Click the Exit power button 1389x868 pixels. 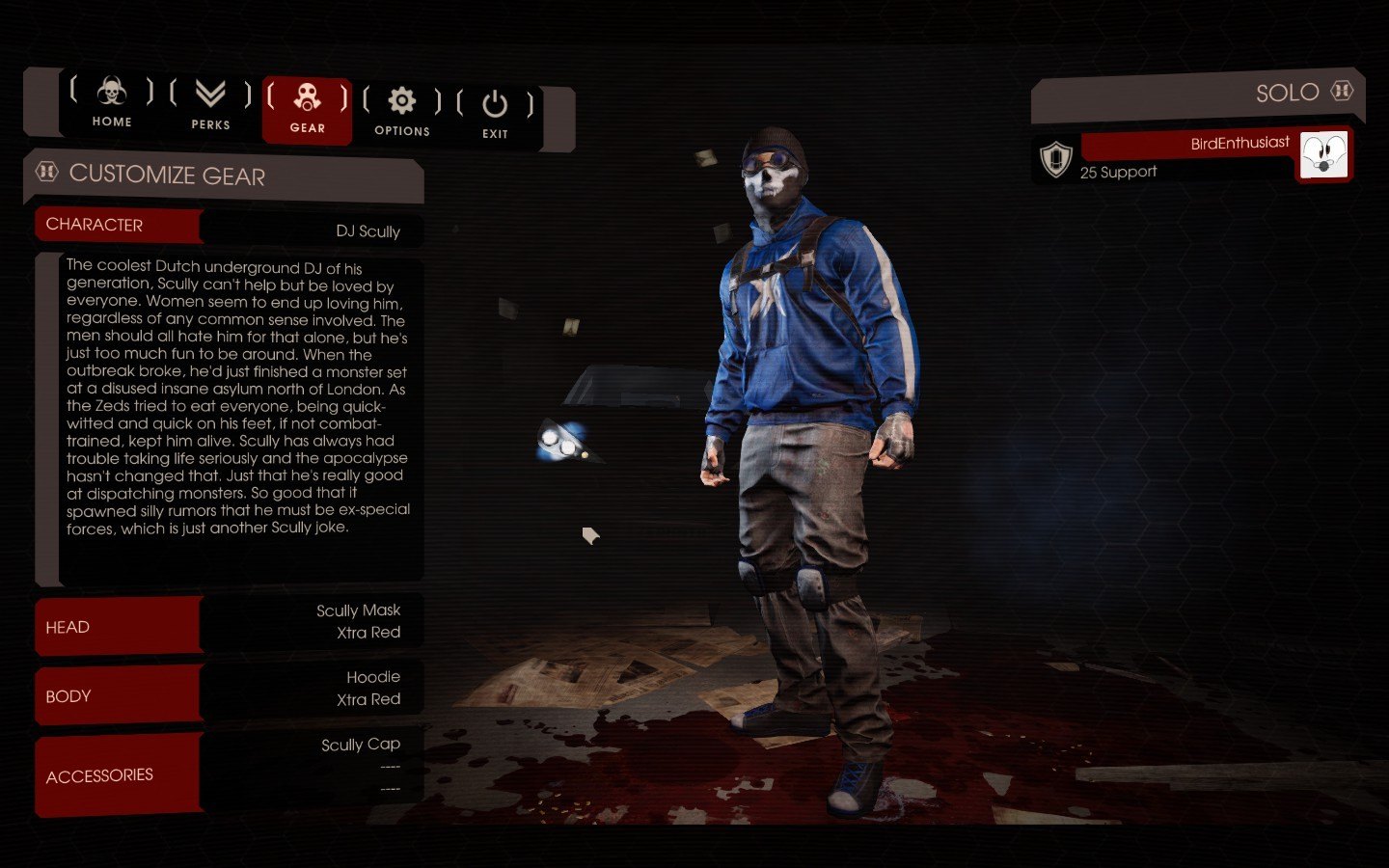pos(495,114)
